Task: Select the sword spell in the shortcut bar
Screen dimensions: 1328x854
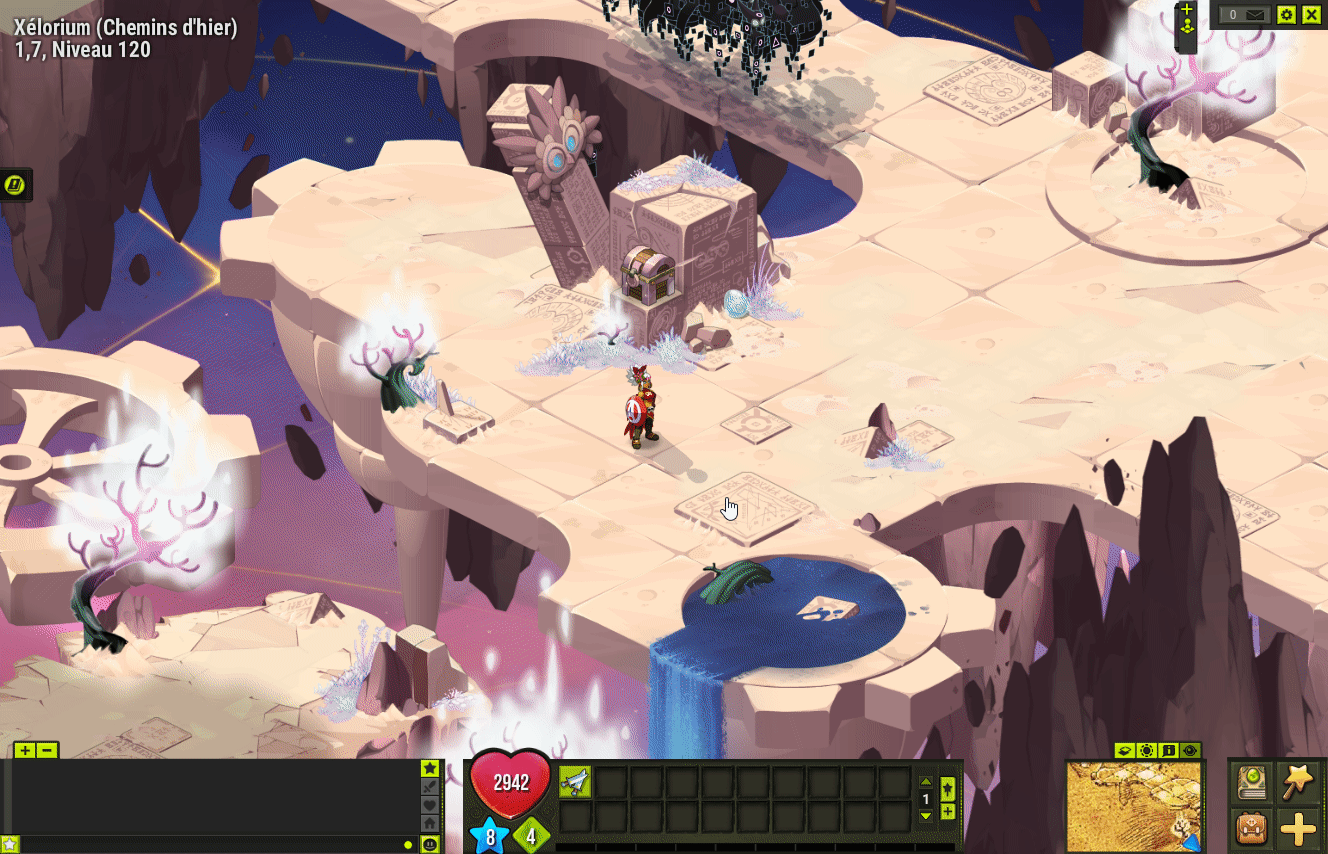Action: (575, 782)
